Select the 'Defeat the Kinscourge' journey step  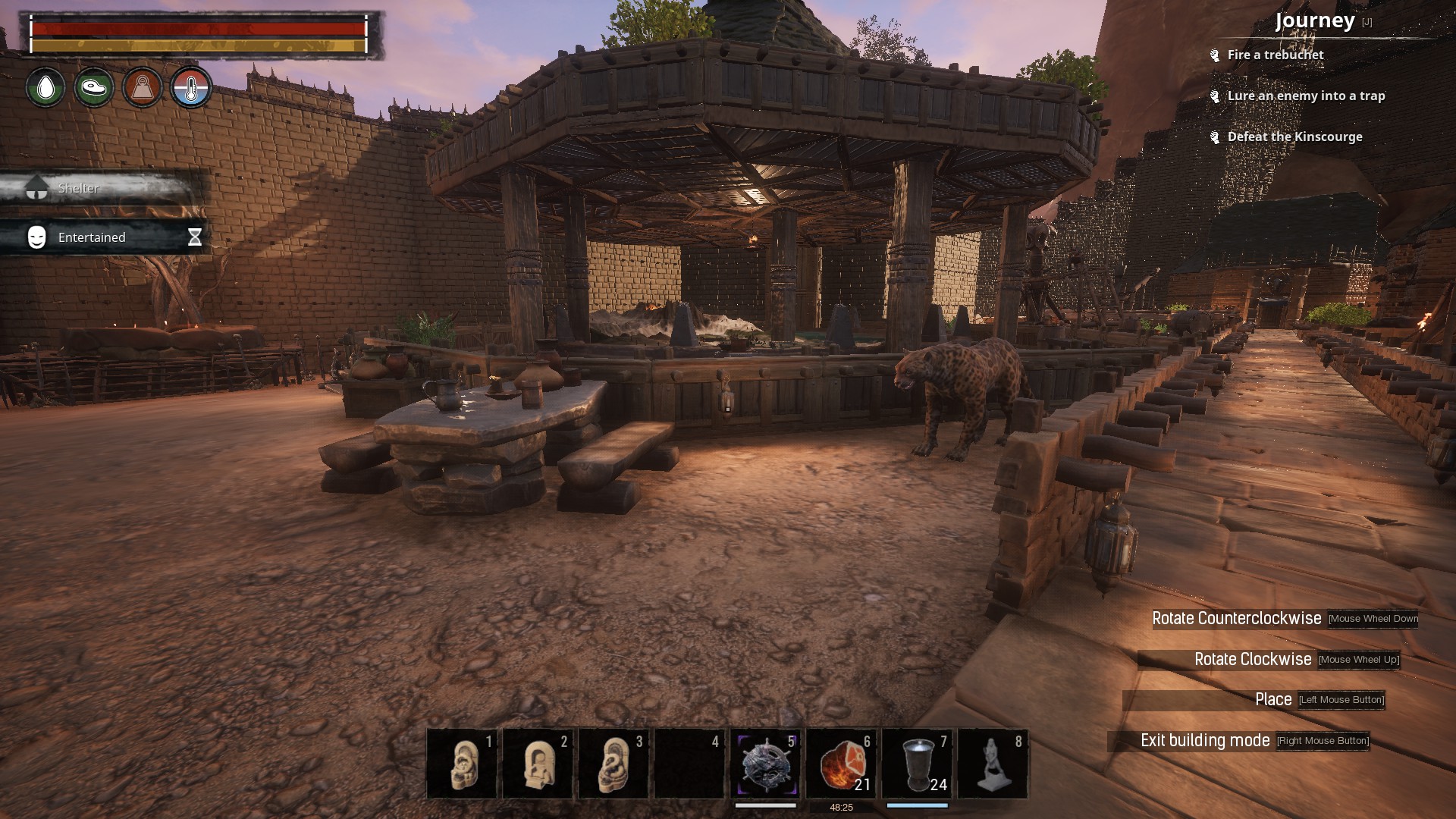(x=1294, y=136)
